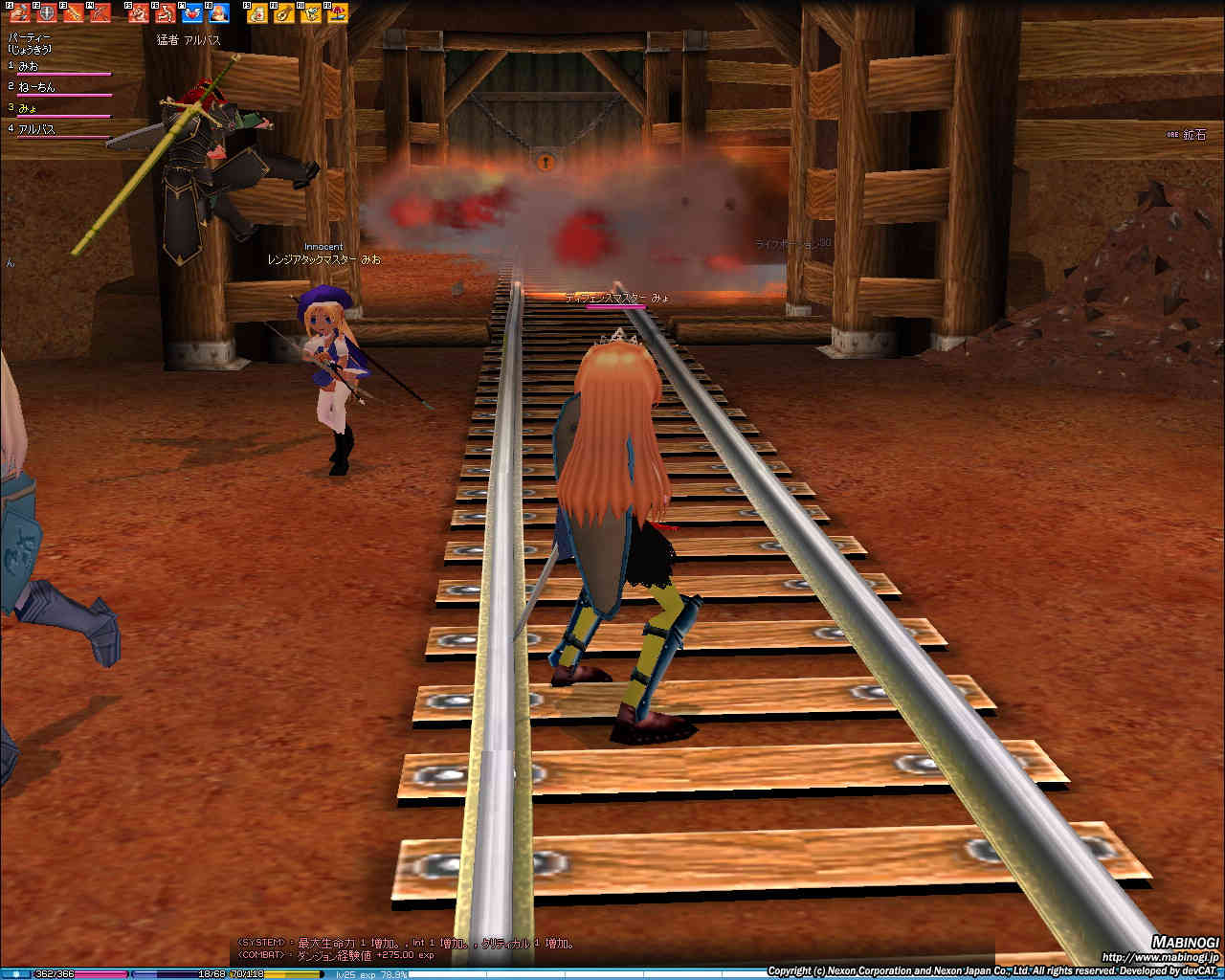This screenshot has width=1225, height=980.
Task: Select the F3 sword skill icon
Action: point(73,13)
